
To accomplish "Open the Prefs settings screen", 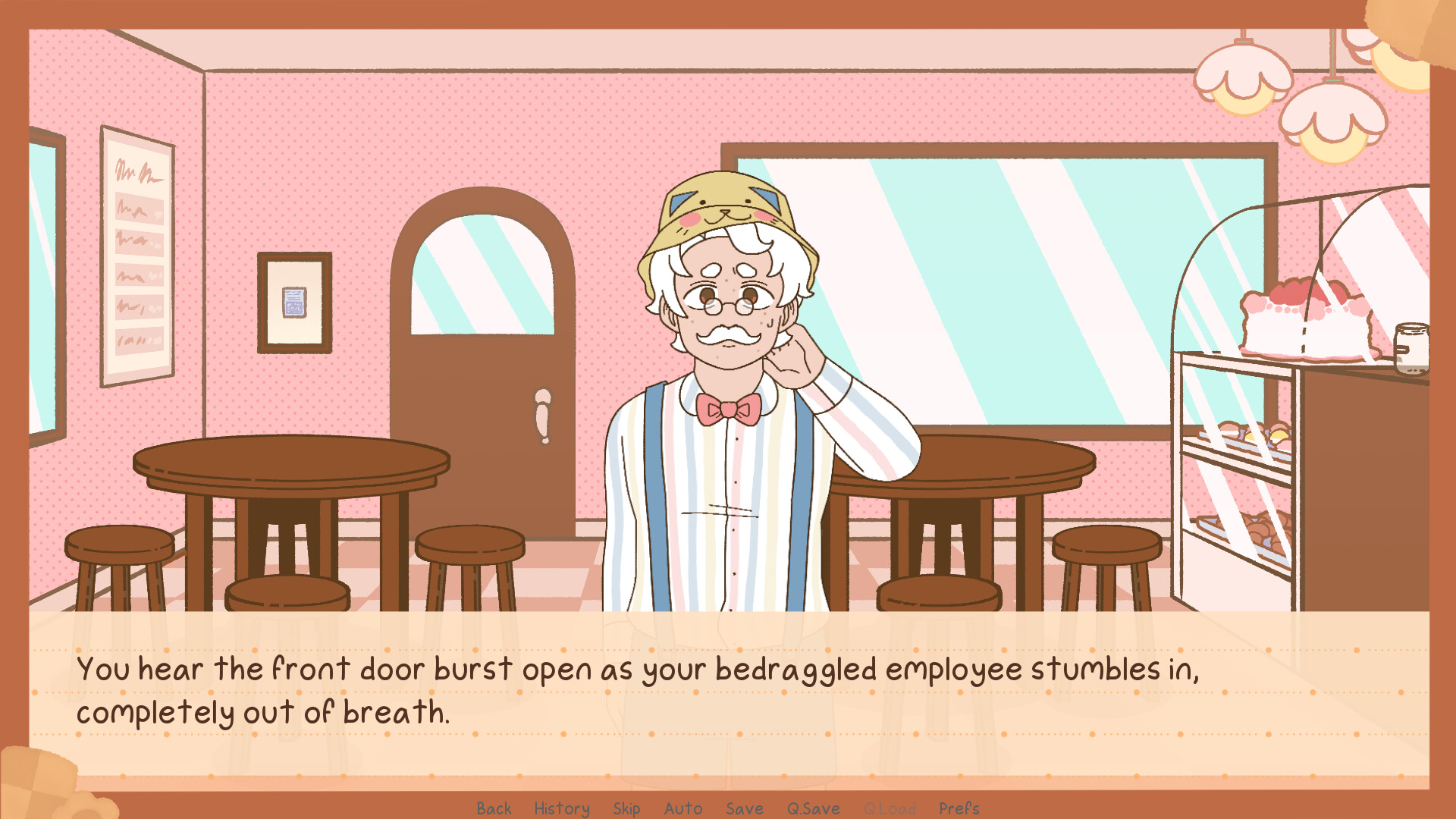I will [959, 808].
